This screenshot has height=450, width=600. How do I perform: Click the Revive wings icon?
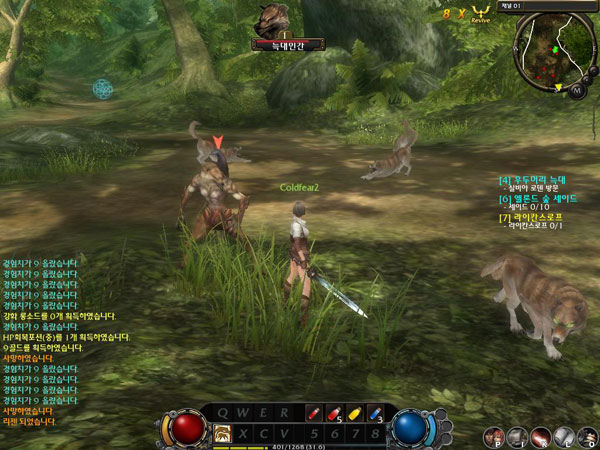481,12
